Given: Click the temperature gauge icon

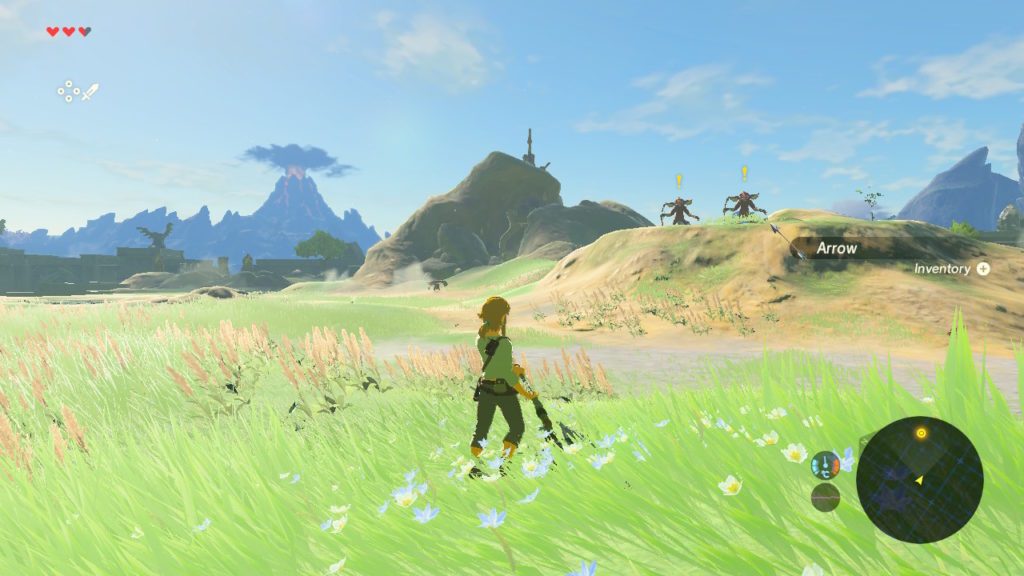Looking at the screenshot, I should click(825, 464).
